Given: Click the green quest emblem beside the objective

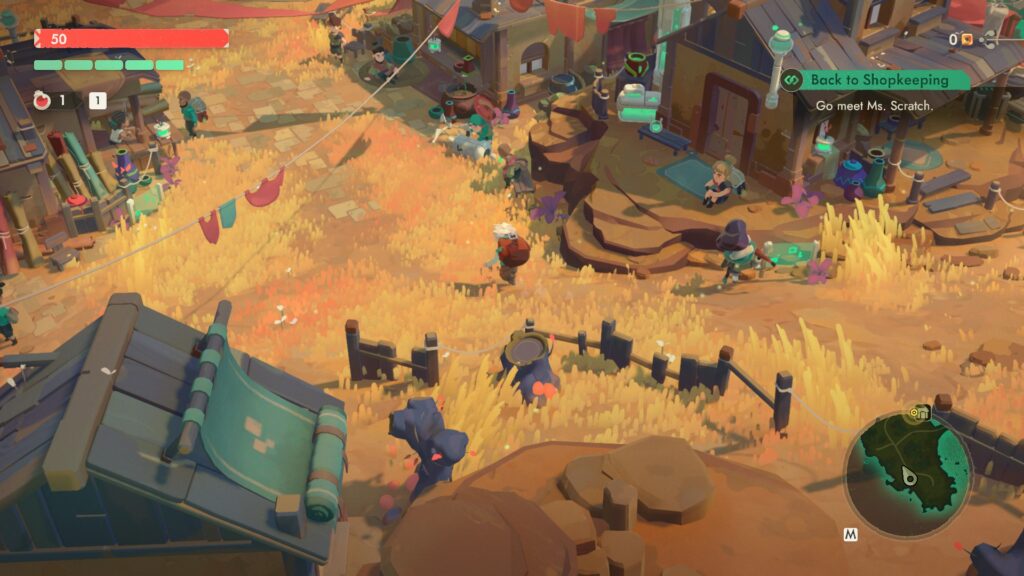Looking at the screenshot, I should tap(793, 80).
